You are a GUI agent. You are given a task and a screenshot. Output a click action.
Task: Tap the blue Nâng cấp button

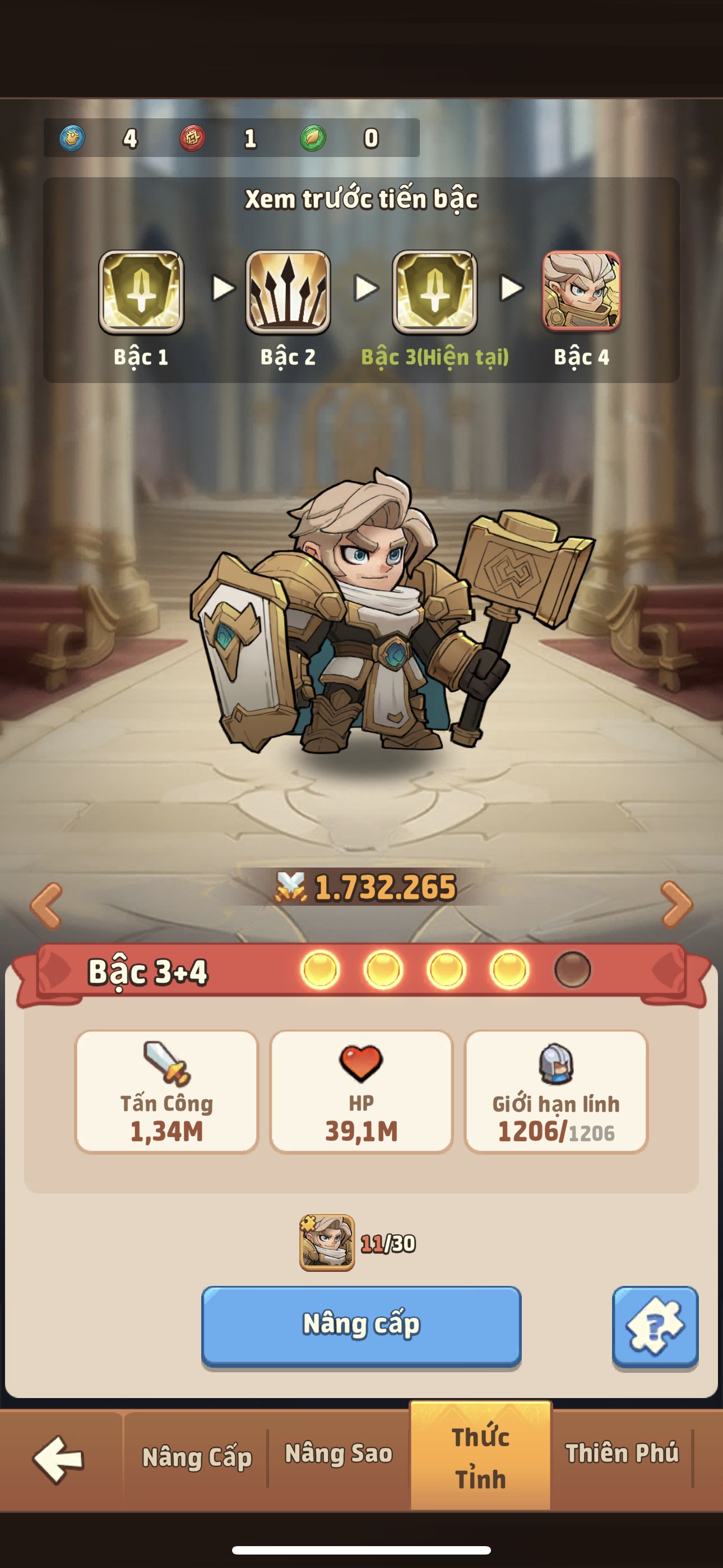(361, 1326)
